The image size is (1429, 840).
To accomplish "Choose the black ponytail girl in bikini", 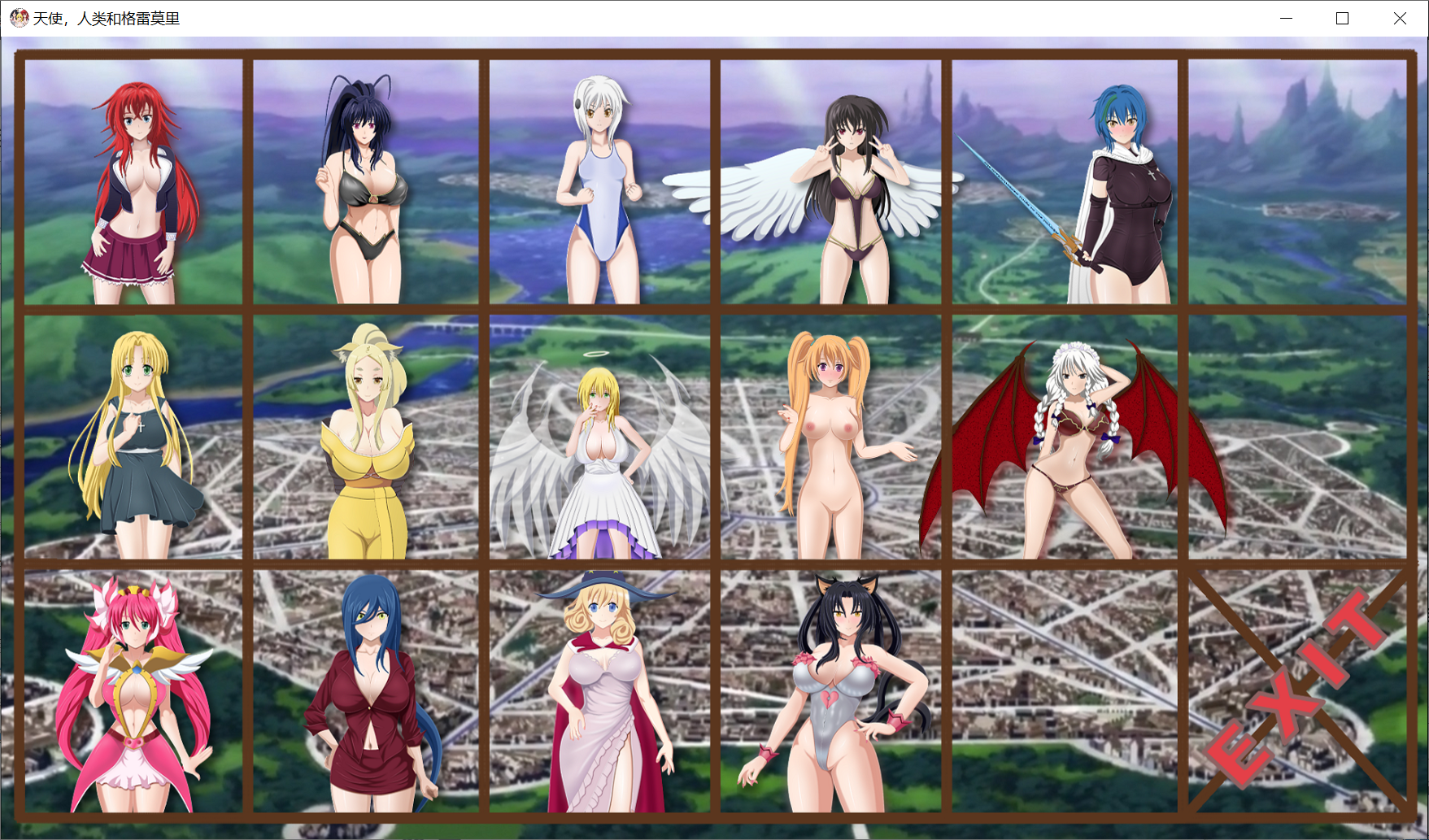I will point(365,183).
